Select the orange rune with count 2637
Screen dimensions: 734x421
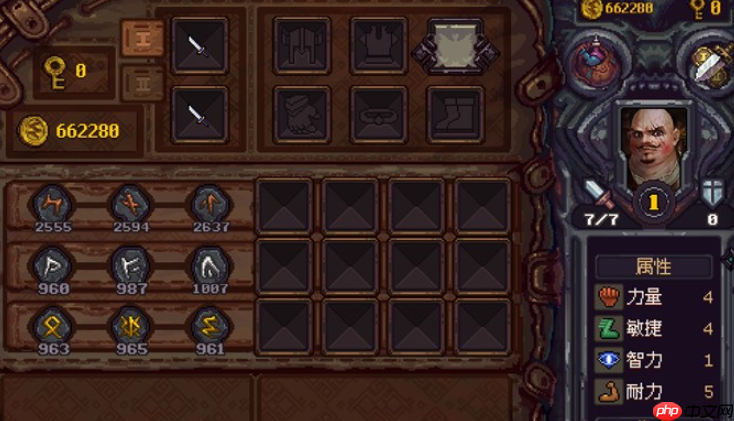pos(210,203)
